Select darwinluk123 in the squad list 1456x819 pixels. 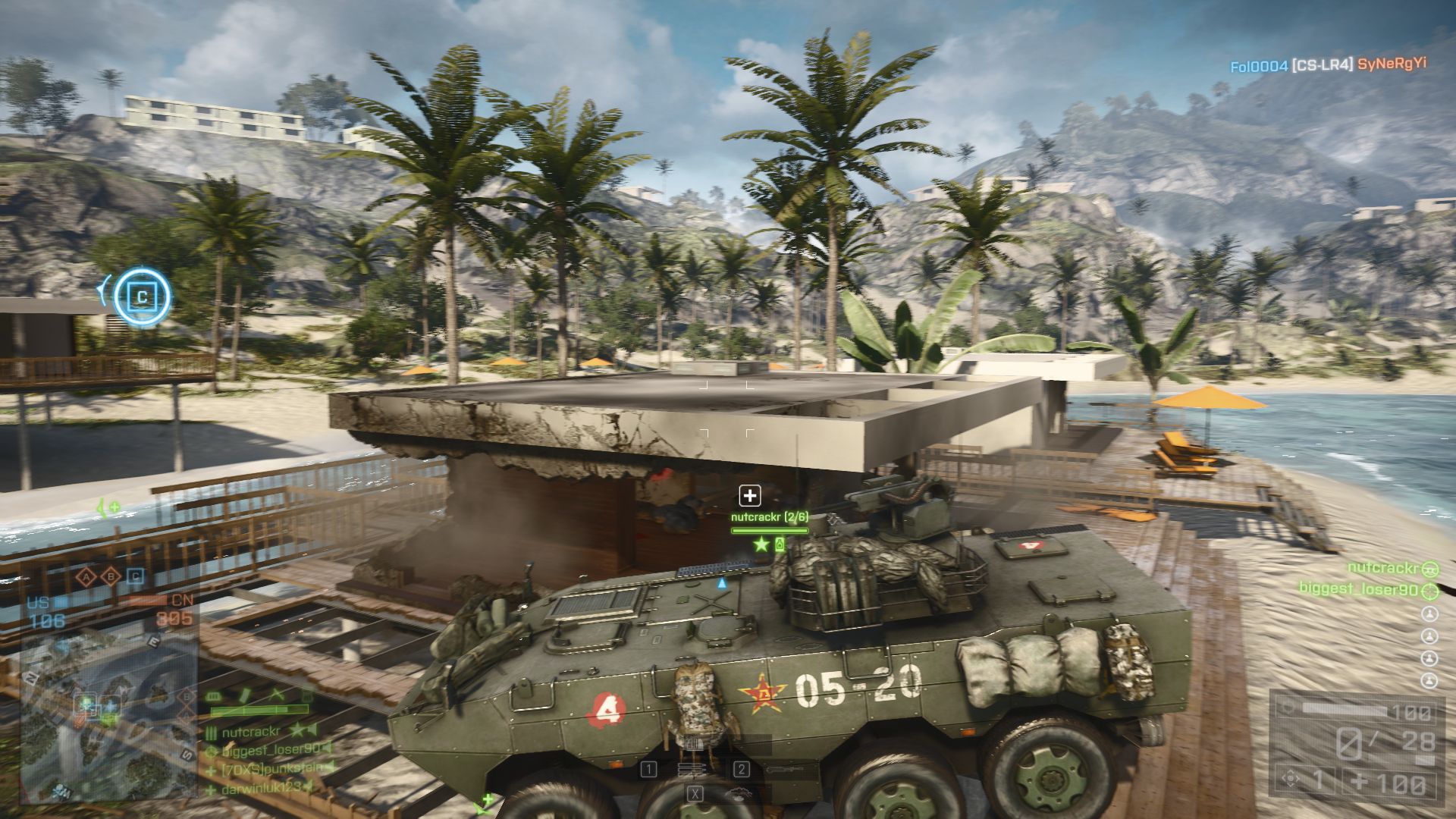[262, 788]
